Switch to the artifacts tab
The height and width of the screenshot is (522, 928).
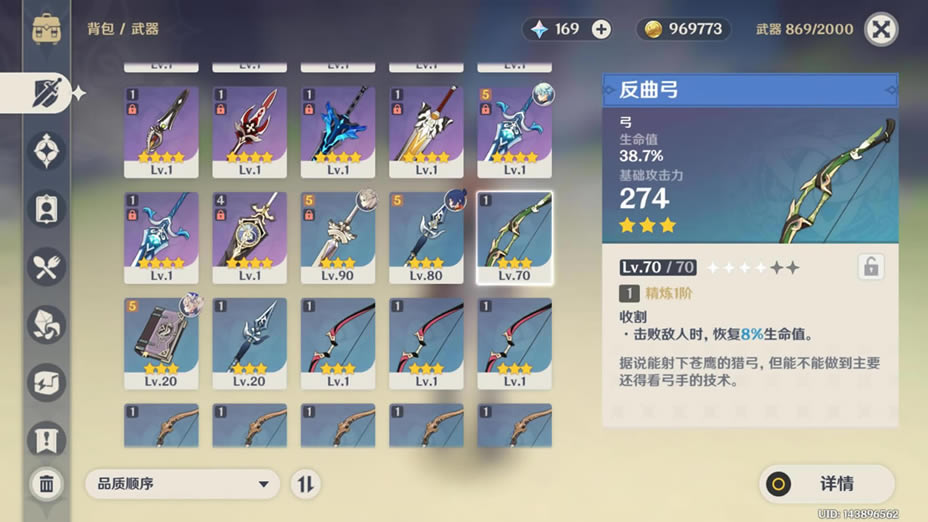tap(47, 152)
